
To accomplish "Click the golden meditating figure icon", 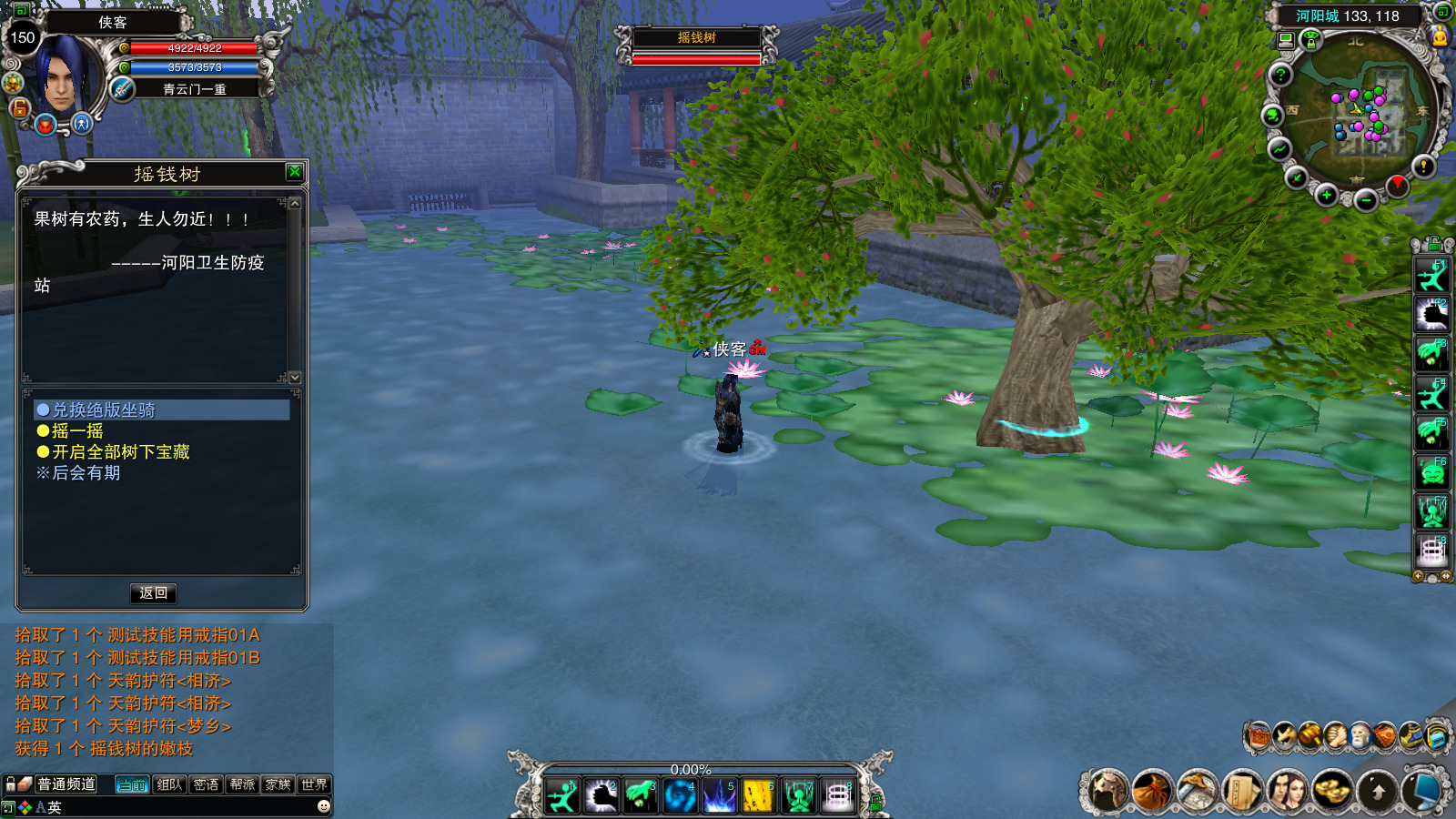I will pyautogui.click(x=1439, y=36).
